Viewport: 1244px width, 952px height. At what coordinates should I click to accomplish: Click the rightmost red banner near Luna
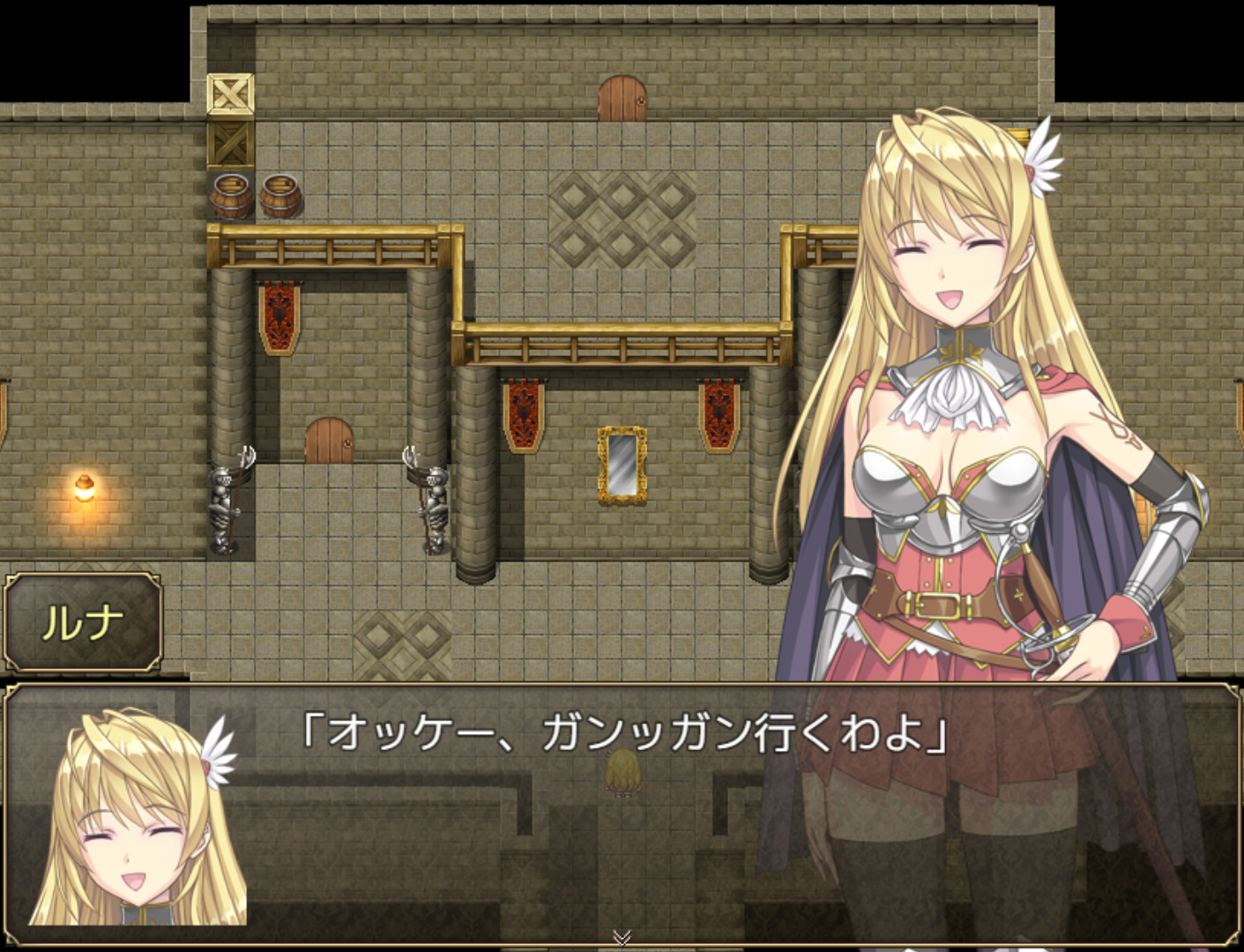point(719,414)
